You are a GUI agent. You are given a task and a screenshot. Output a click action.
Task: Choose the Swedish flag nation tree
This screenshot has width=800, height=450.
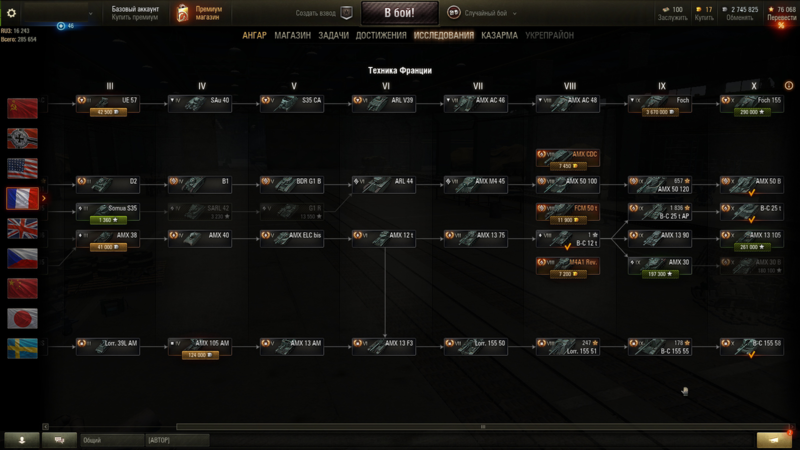coord(22,348)
